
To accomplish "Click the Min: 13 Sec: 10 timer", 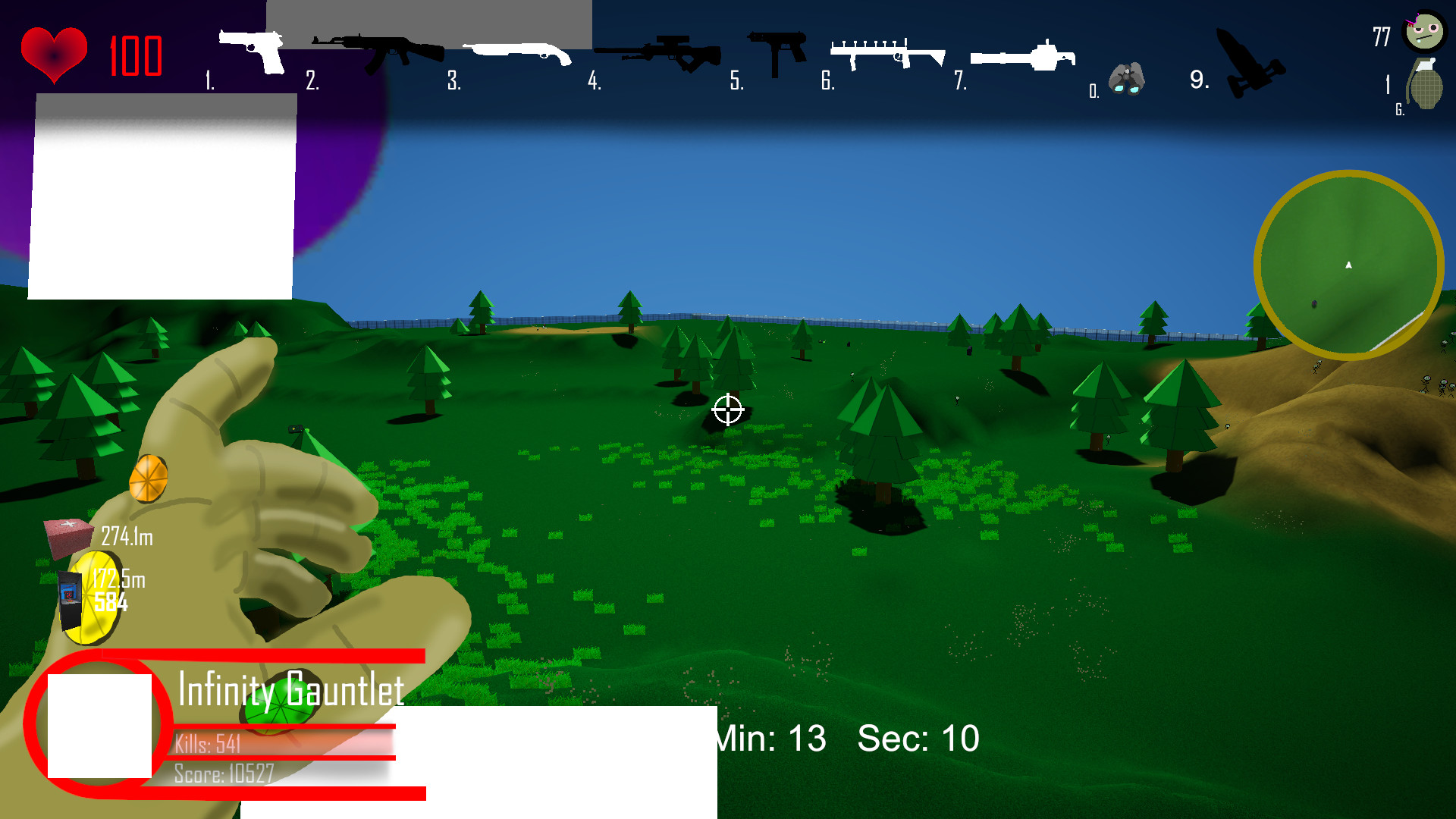I will (x=846, y=737).
